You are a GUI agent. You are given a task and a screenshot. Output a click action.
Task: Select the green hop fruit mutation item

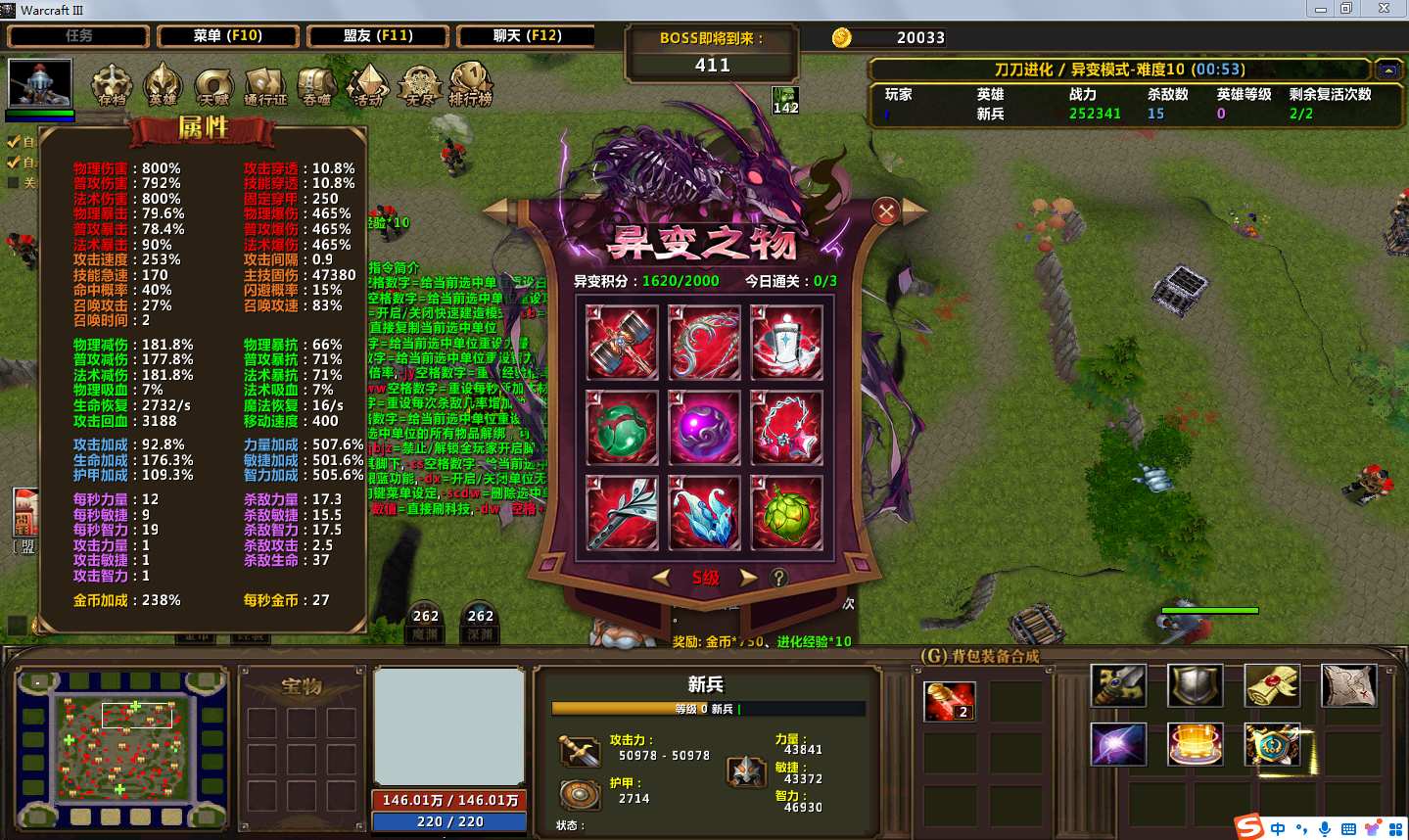[x=786, y=512]
